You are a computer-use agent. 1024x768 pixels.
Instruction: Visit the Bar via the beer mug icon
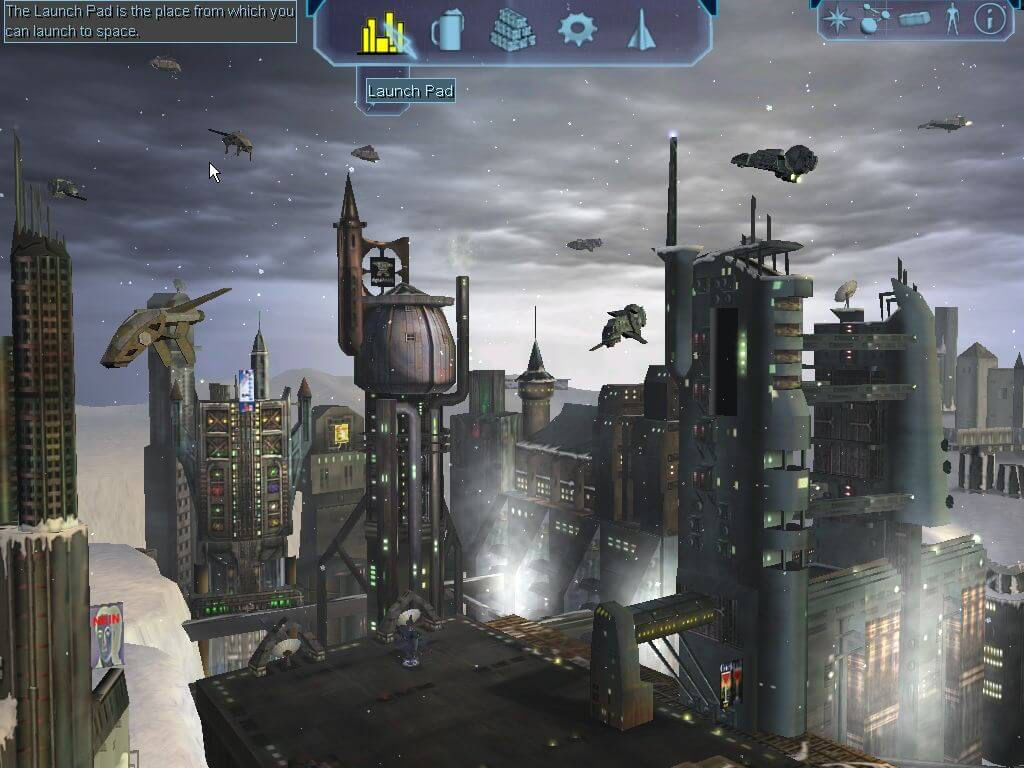pyautogui.click(x=447, y=33)
